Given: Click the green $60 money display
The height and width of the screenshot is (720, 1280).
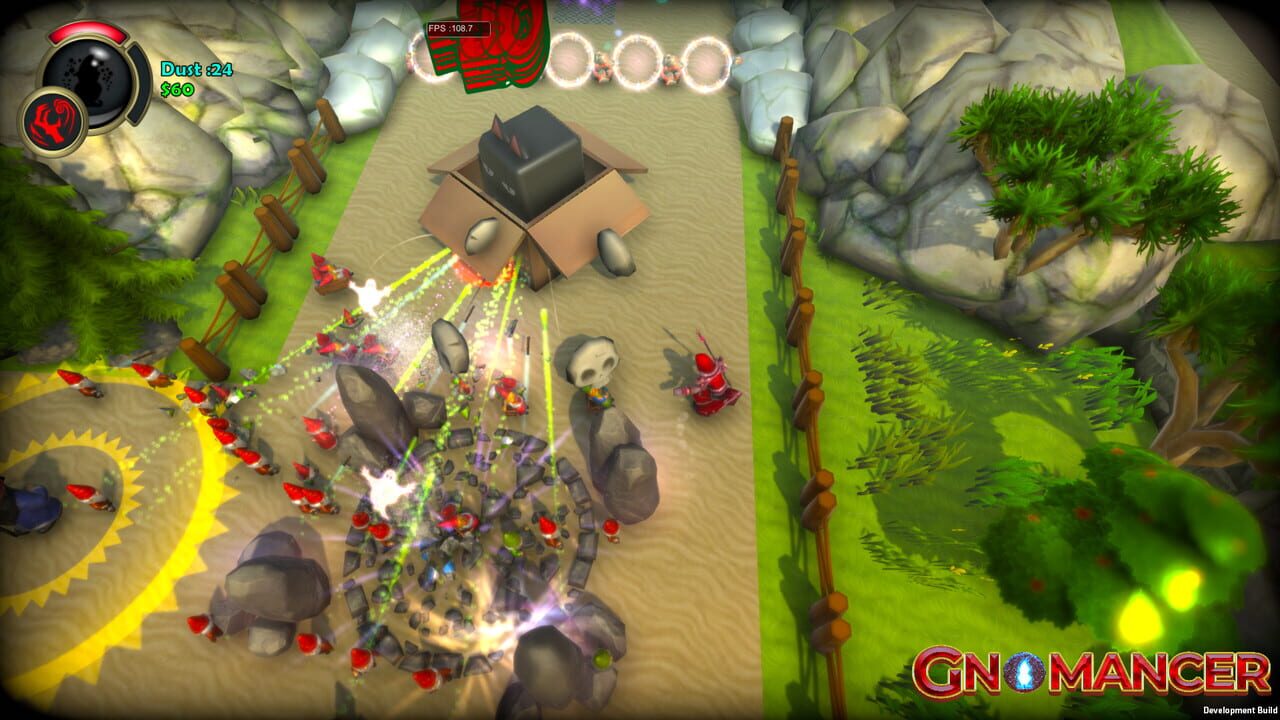Looking at the screenshot, I should point(177,88).
